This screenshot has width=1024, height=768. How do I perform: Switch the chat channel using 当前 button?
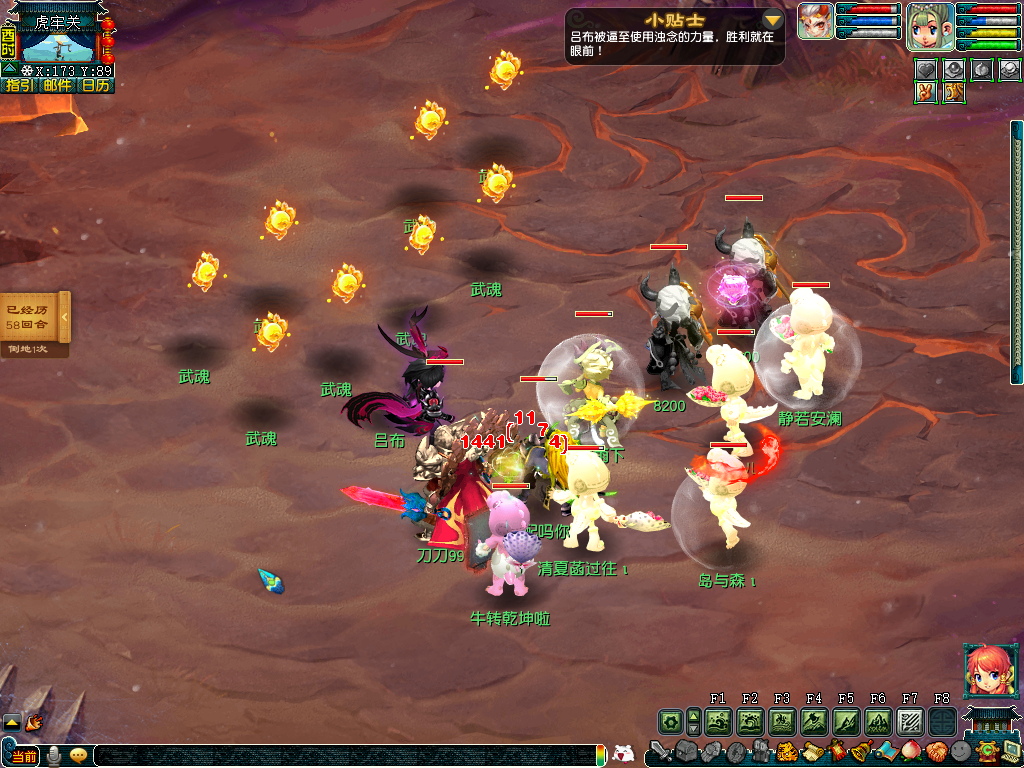tap(24, 757)
